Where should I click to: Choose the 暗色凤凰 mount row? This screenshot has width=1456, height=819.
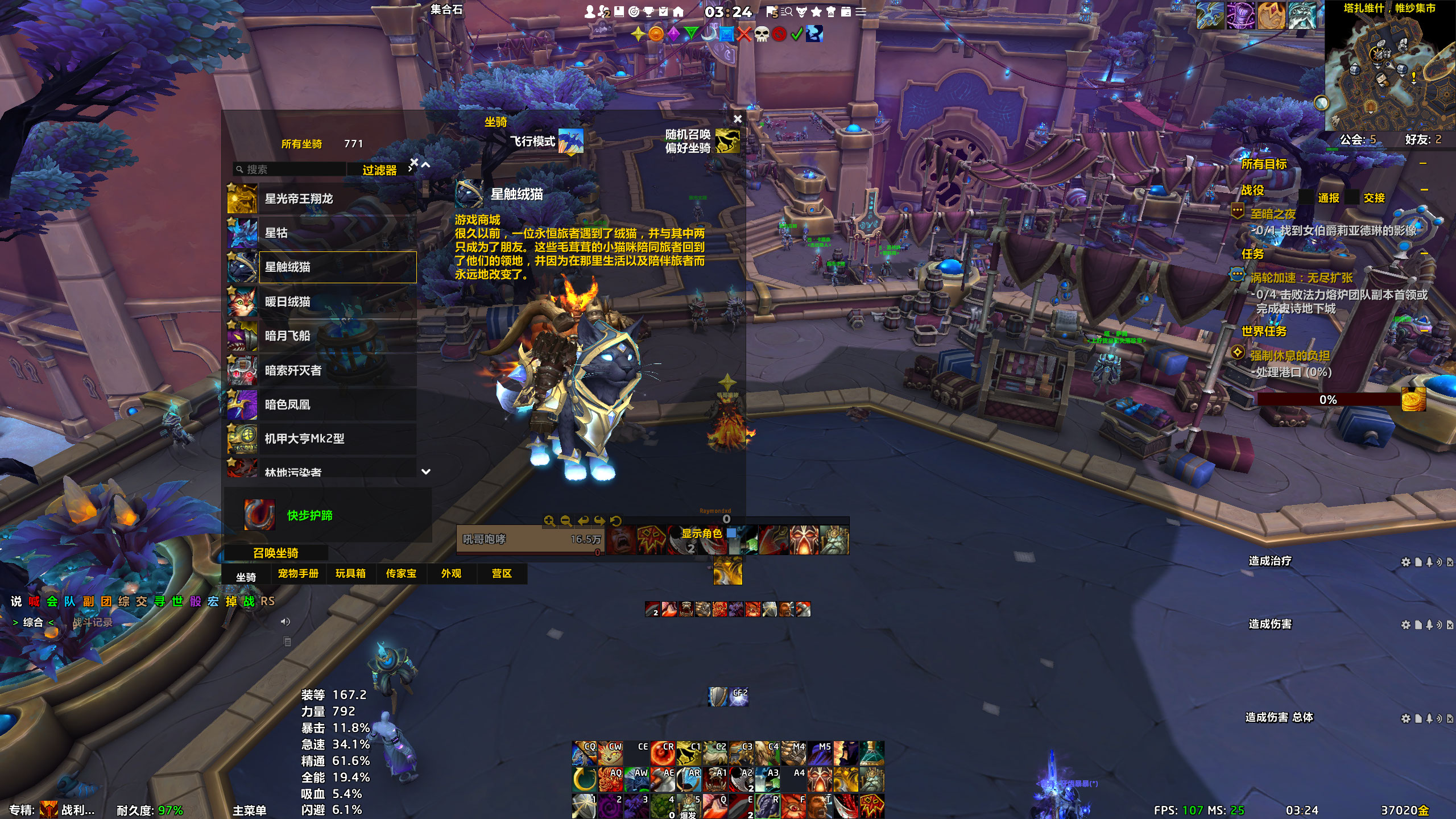tap(322, 405)
